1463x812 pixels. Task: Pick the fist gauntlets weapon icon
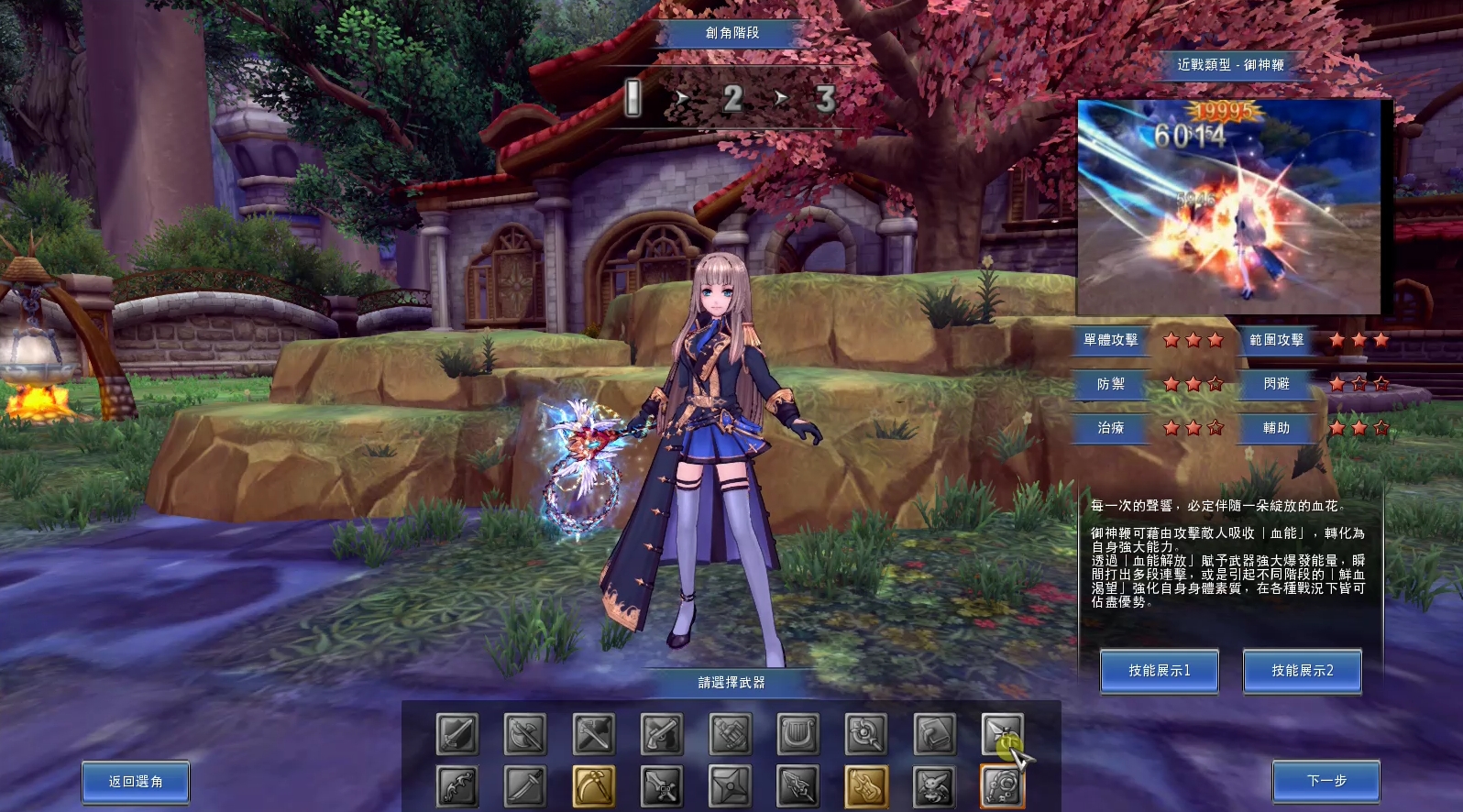coord(730,734)
